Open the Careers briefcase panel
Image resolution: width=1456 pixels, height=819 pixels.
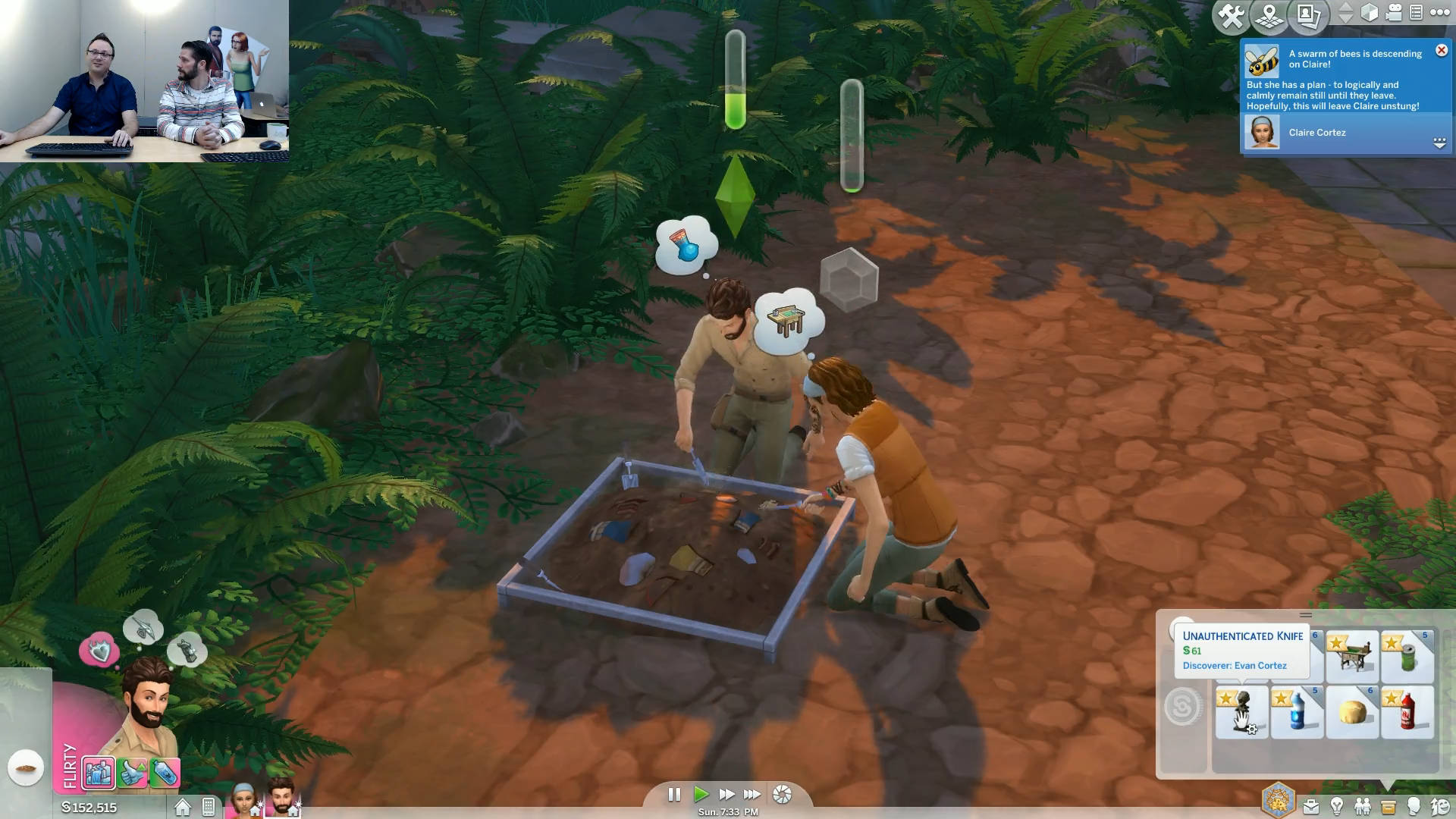coord(1310,807)
